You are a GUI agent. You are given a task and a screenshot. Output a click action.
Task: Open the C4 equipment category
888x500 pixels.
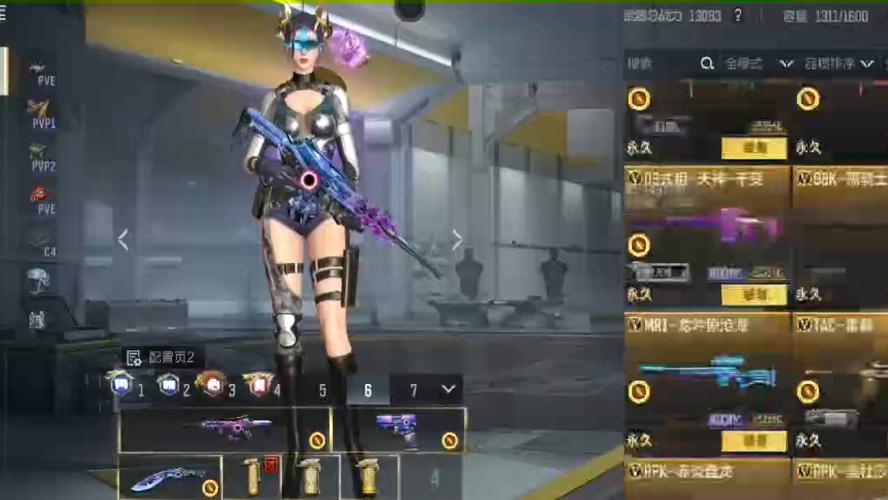[x=41, y=240]
